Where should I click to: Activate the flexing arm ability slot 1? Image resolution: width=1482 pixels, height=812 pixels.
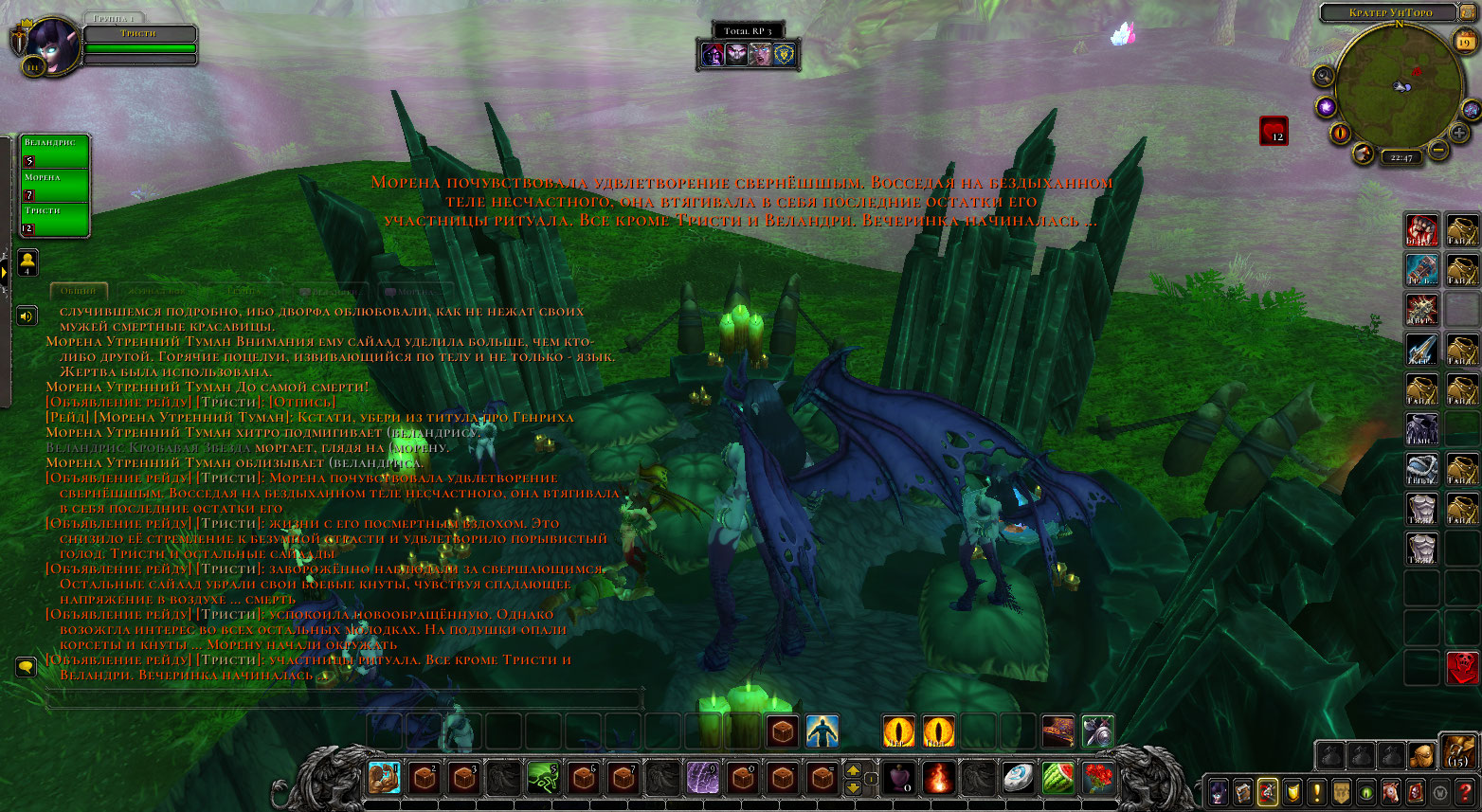coord(385,779)
